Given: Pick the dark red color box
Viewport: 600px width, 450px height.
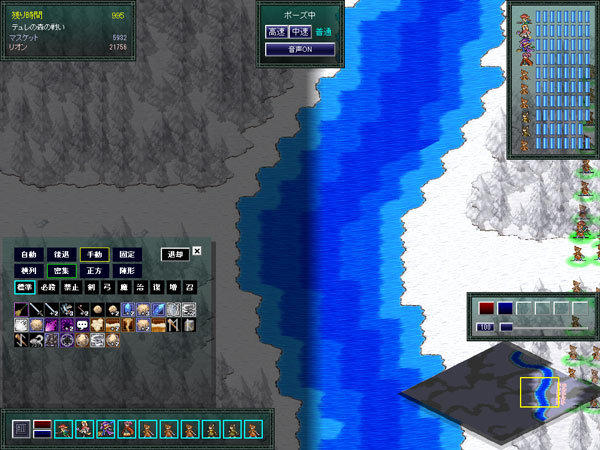Looking at the screenshot, I should [486, 308].
